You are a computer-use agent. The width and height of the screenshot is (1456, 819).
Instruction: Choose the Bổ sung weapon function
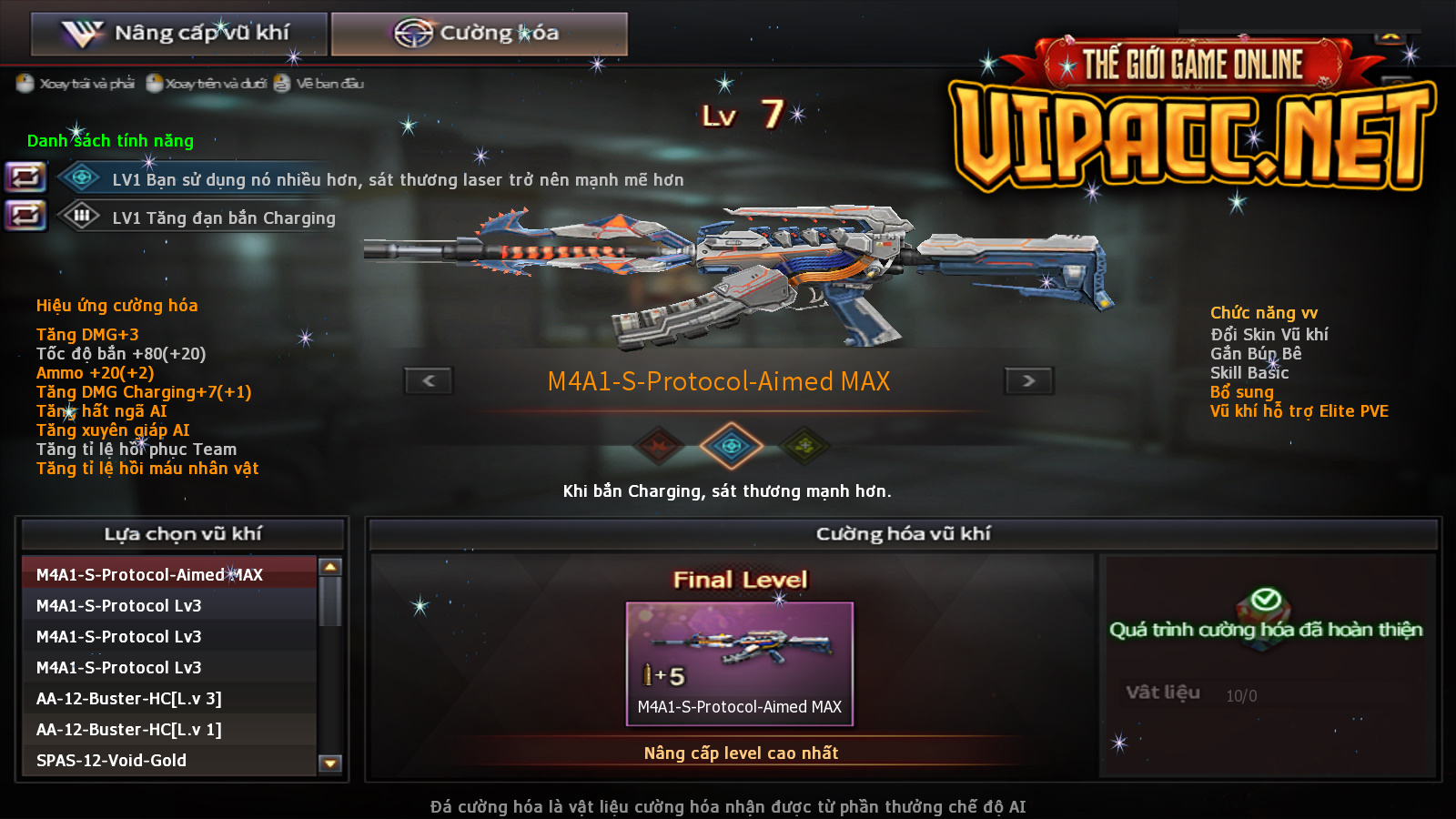[1241, 391]
